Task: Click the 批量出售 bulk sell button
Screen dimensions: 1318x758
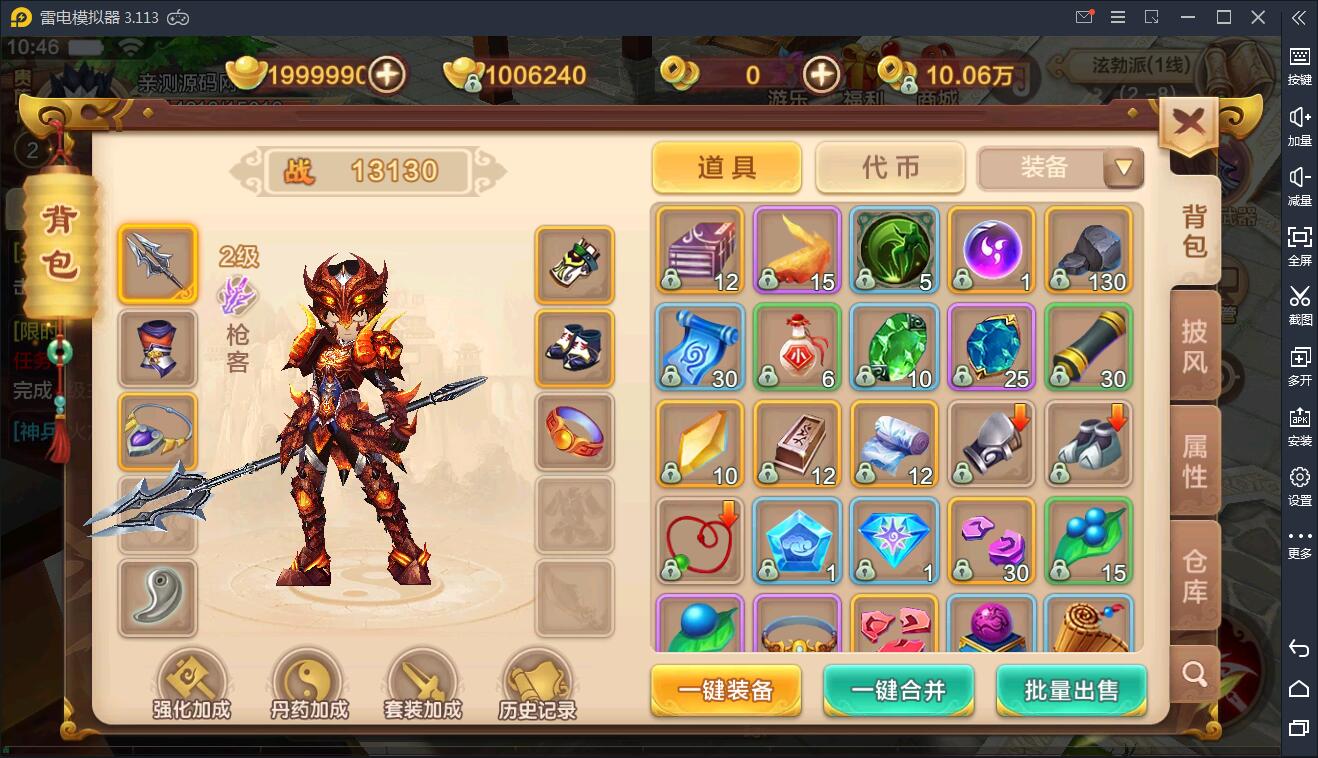Action: coord(1070,690)
